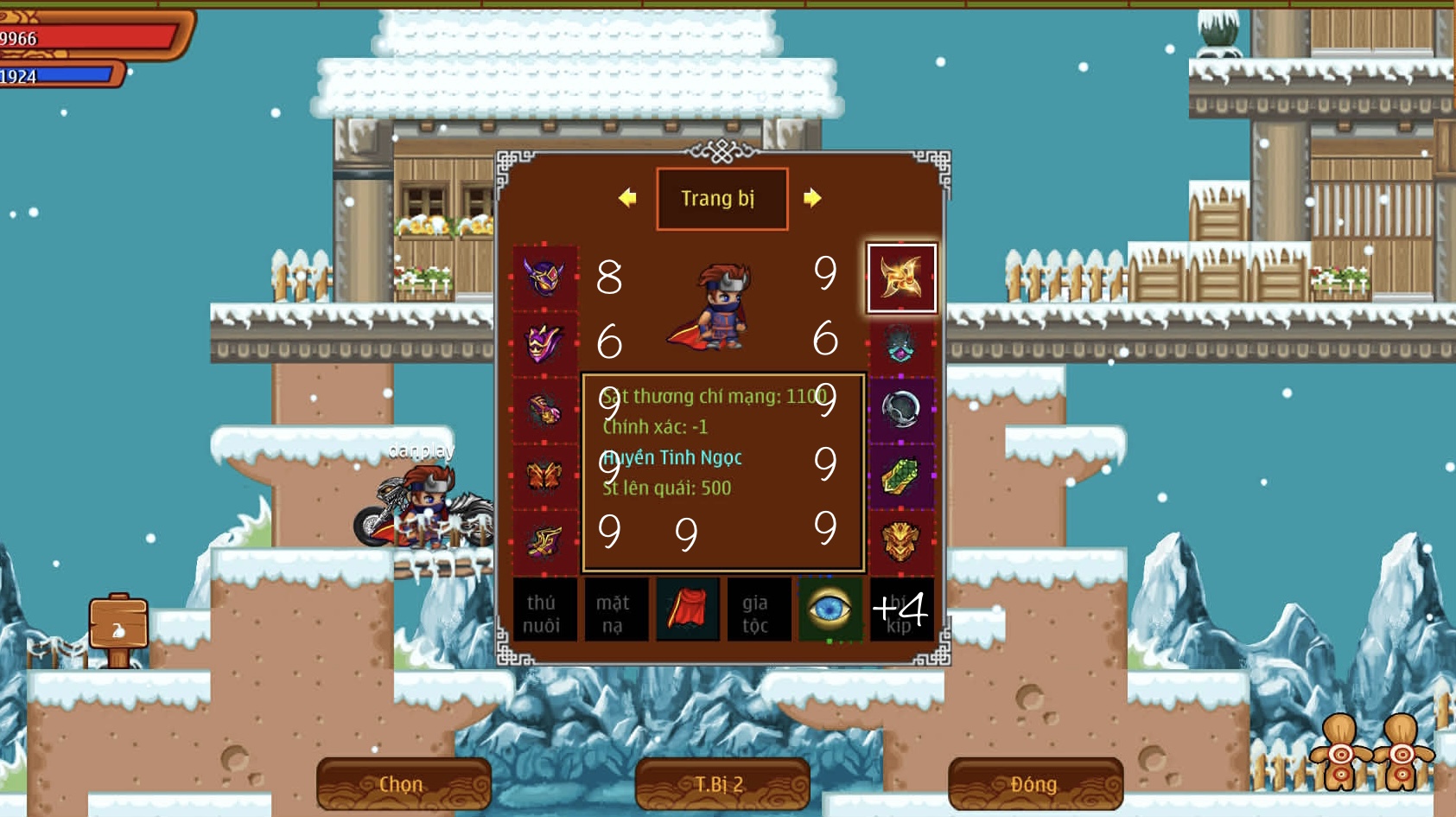Select the purple horned helmet slot
Viewport: 1456px width, 817px height.
(x=545, y=278)
